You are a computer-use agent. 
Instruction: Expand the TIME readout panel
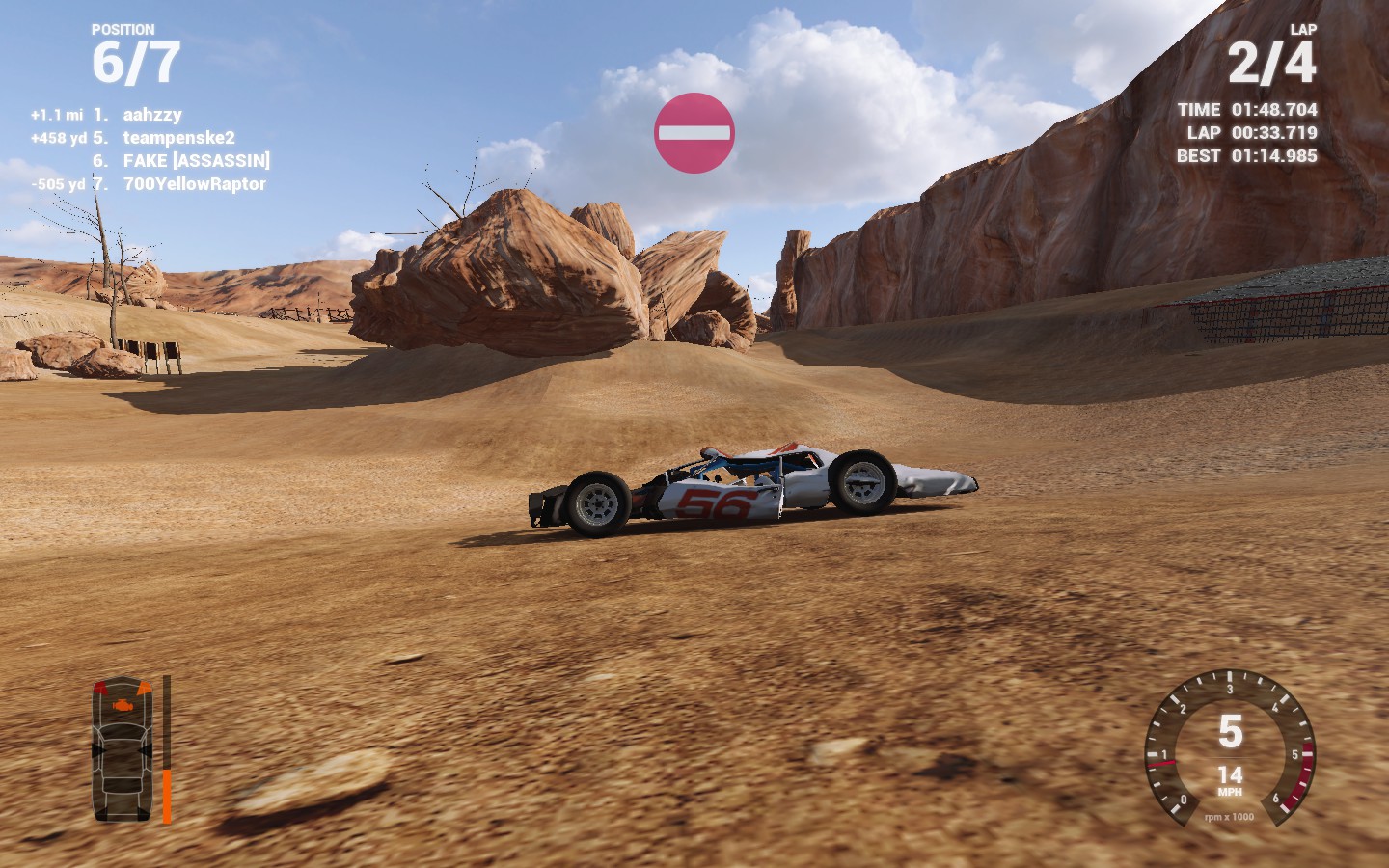(x=1246, y=110)
